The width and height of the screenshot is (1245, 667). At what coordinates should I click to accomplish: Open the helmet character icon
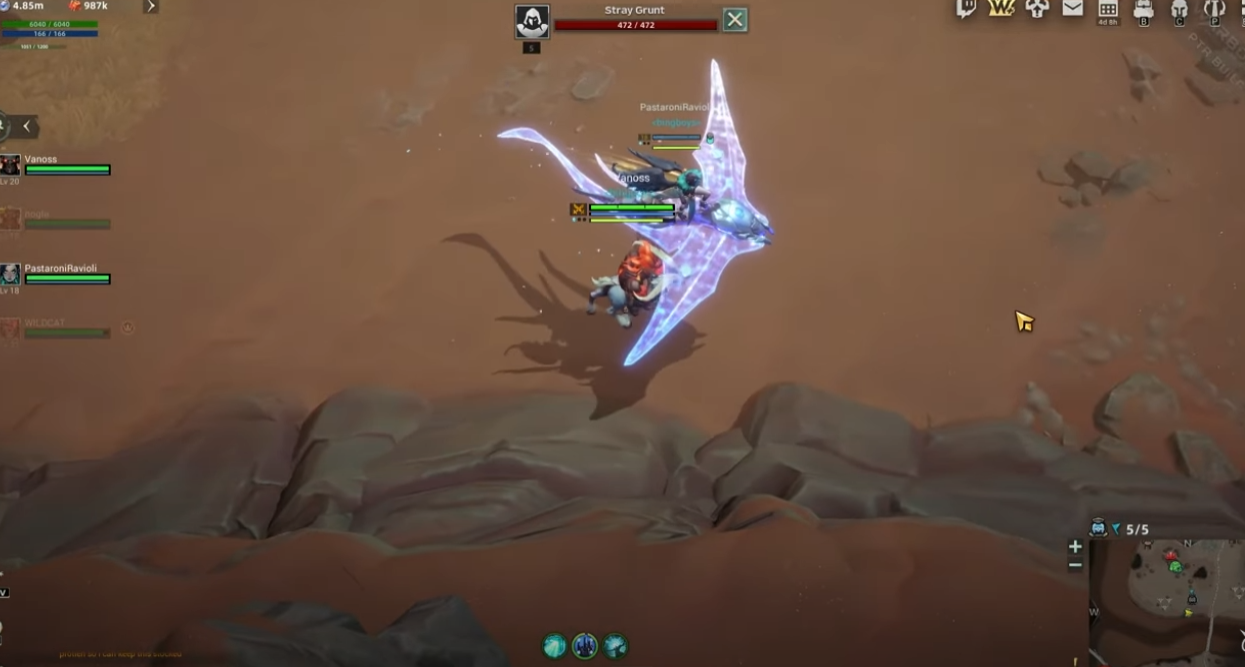(x=1179, y=10)
